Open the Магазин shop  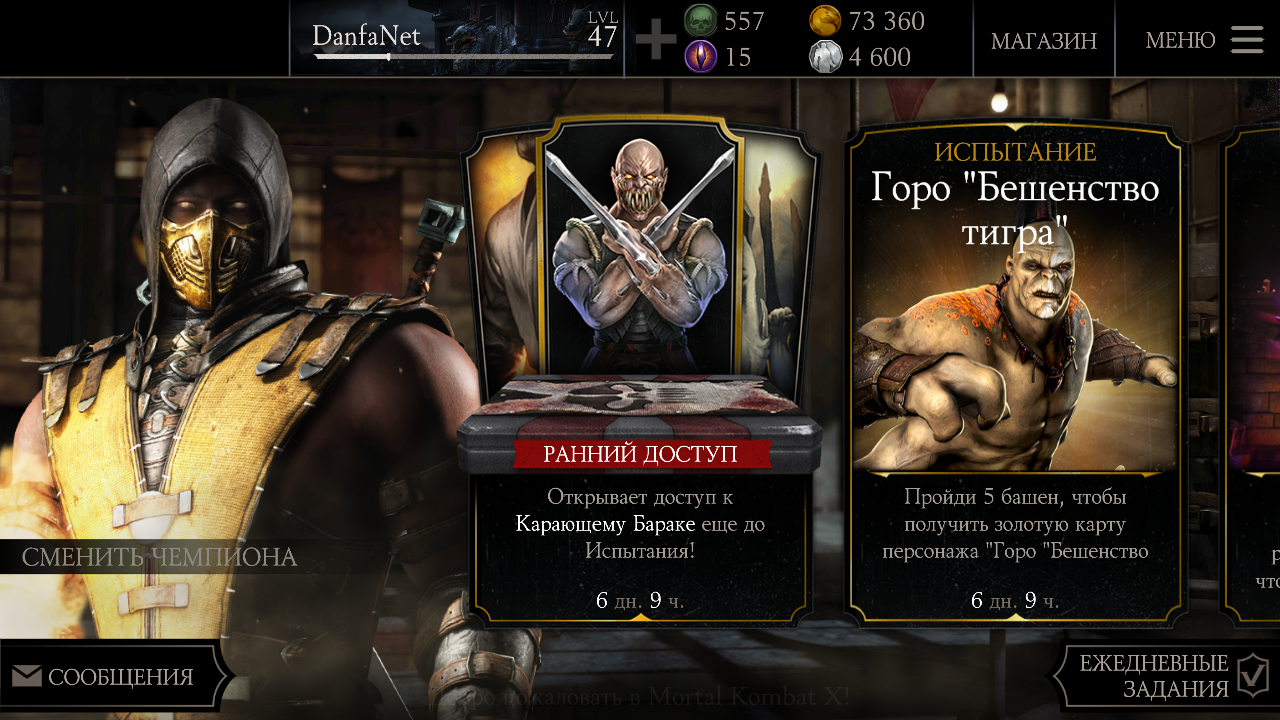tap(1043, 40)
